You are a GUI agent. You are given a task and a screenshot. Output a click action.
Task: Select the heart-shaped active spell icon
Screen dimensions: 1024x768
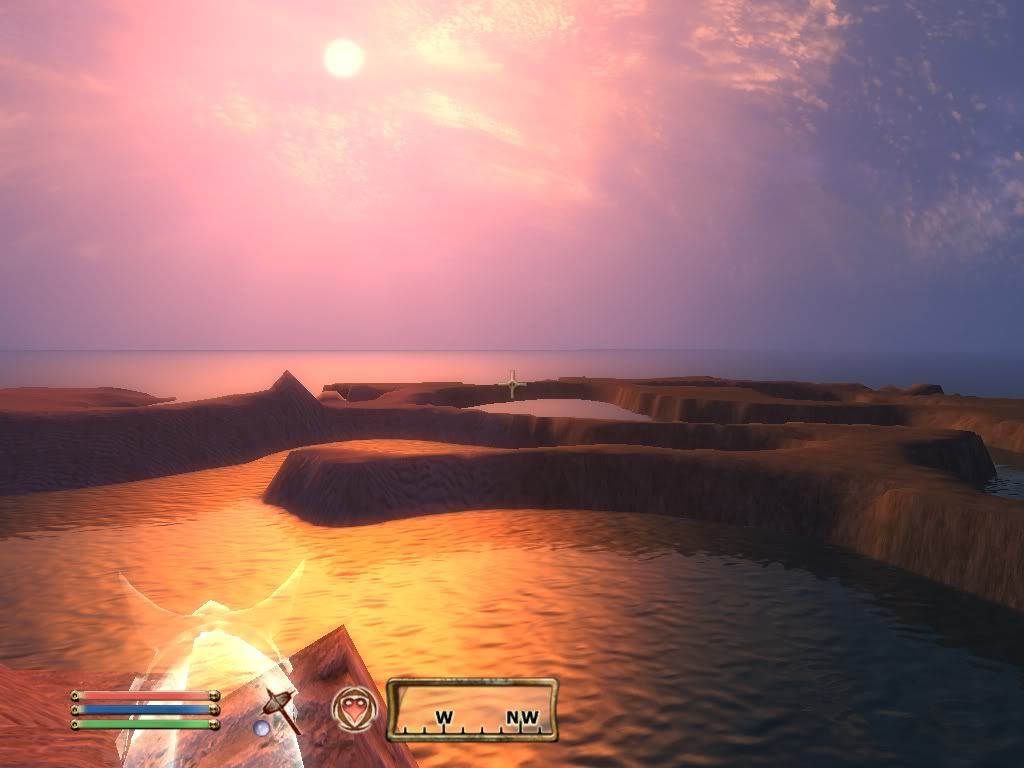[355, 708]
